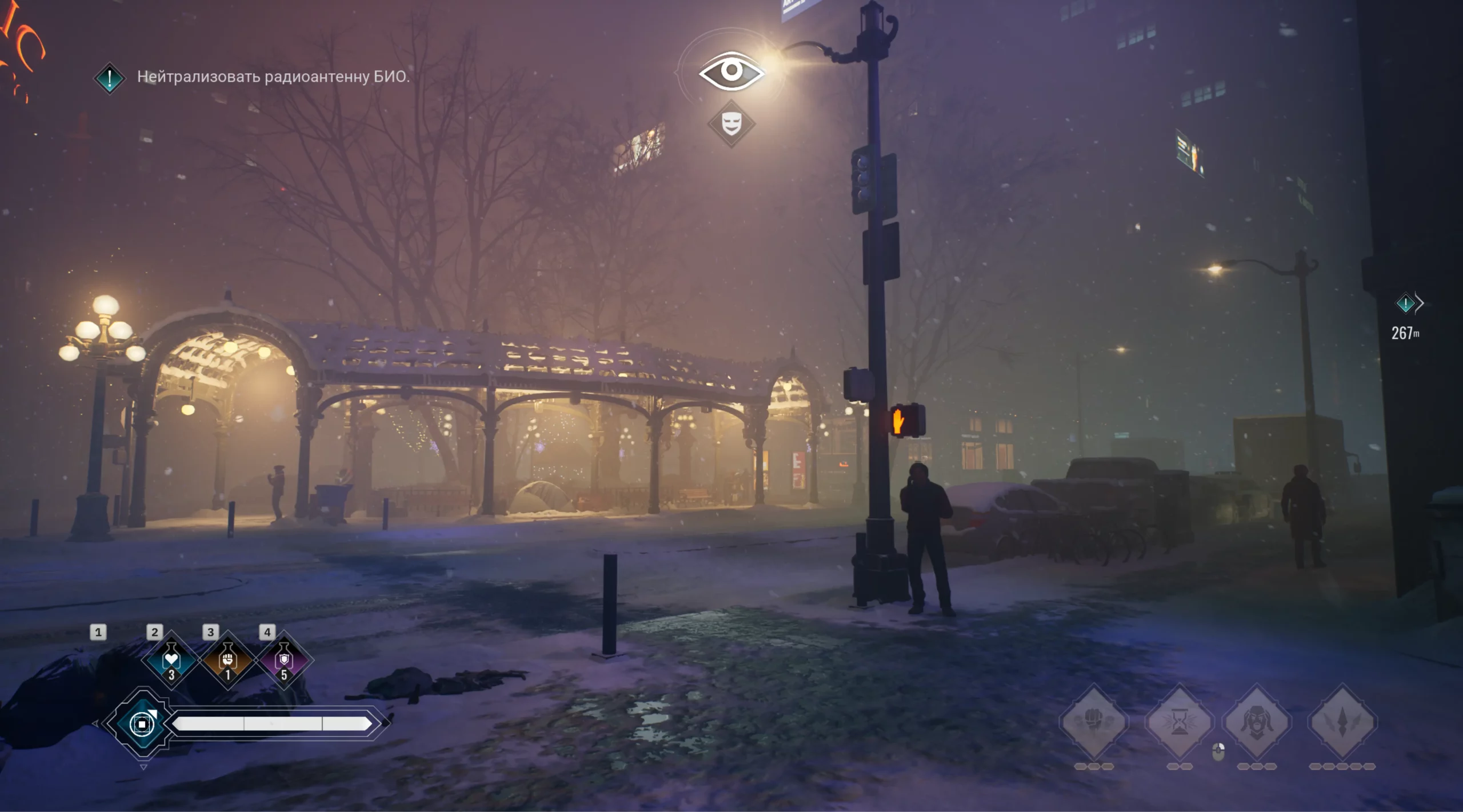This screenshot has height=812, width=1463.
Task: Select the teal diamond emblem beside the health bar
Action: (x=142, y=724)
